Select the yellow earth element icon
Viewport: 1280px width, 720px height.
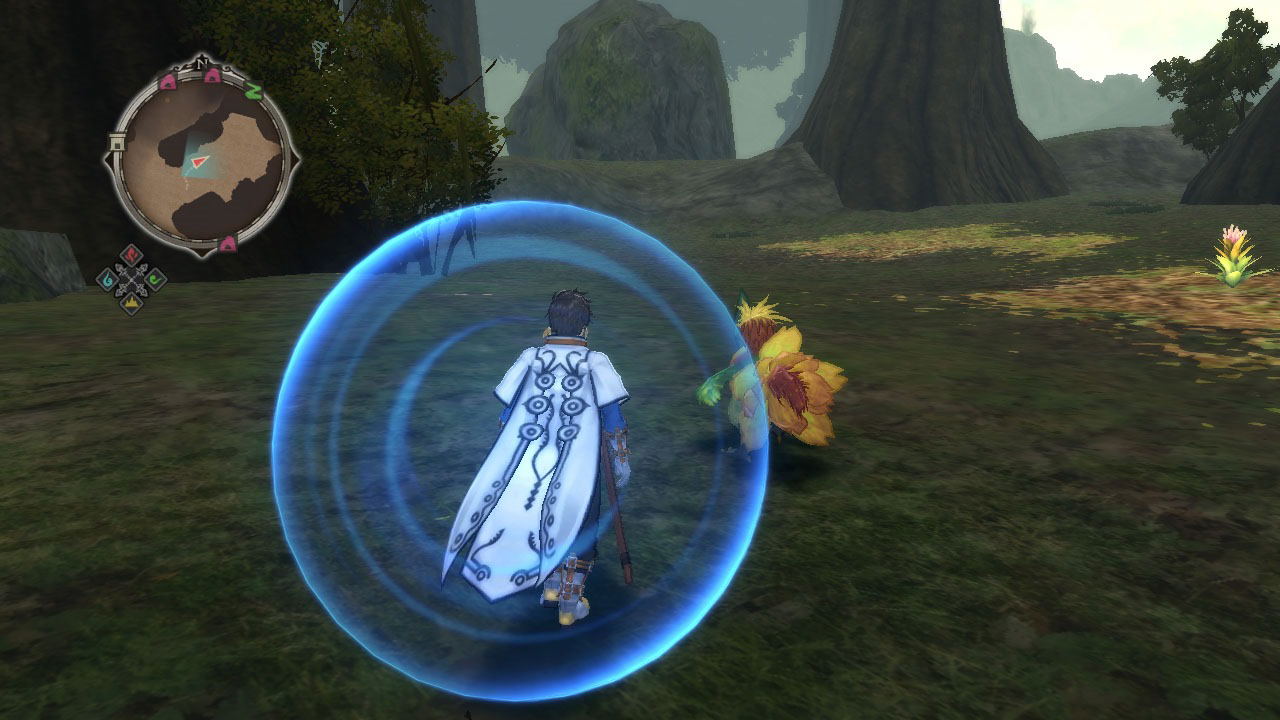[x=131, y=303]
